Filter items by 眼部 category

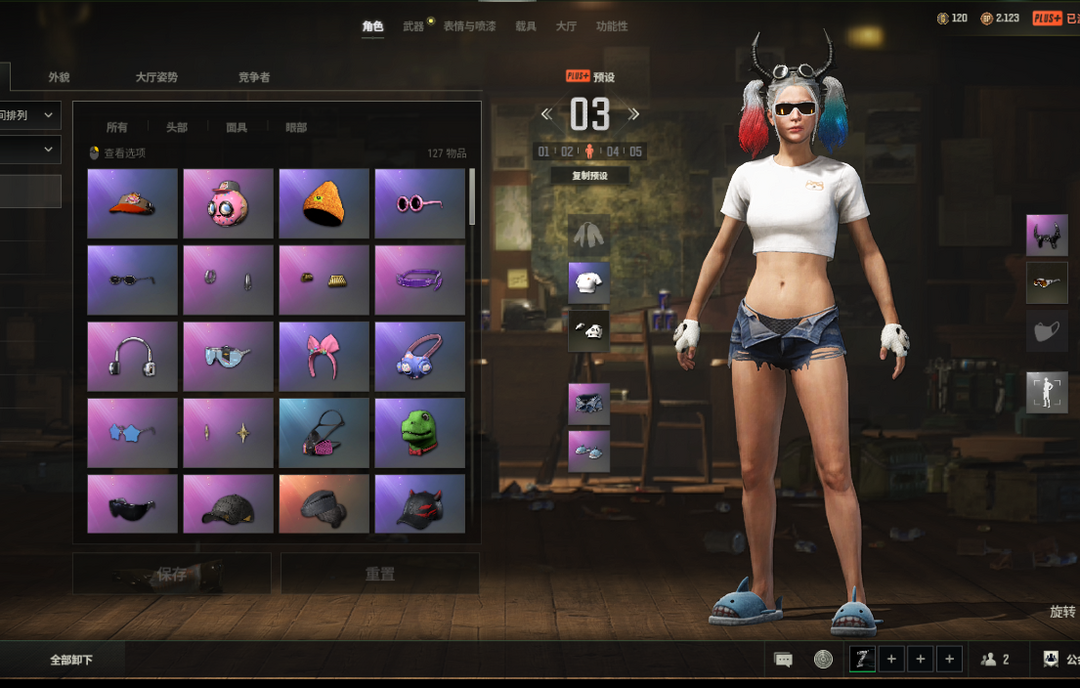pyautogui.click(x=296, y=127)
